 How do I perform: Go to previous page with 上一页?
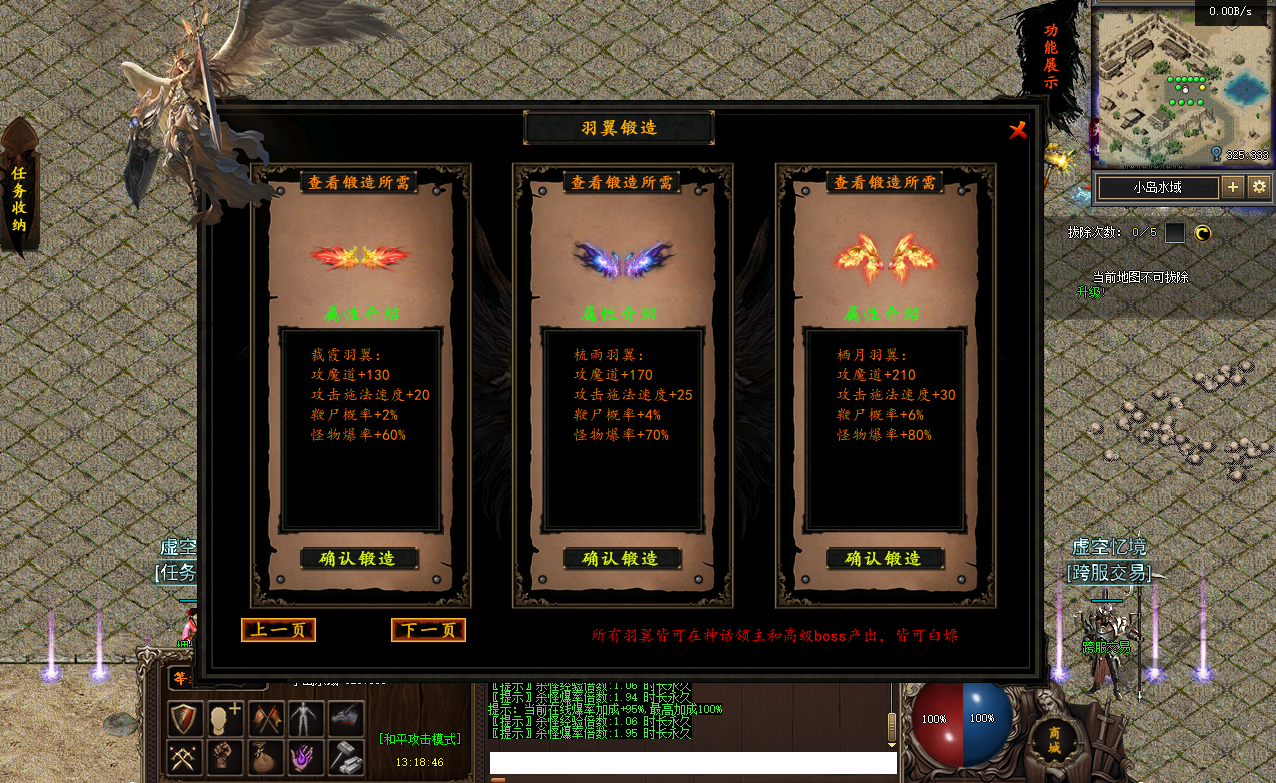tap(278, 630)
